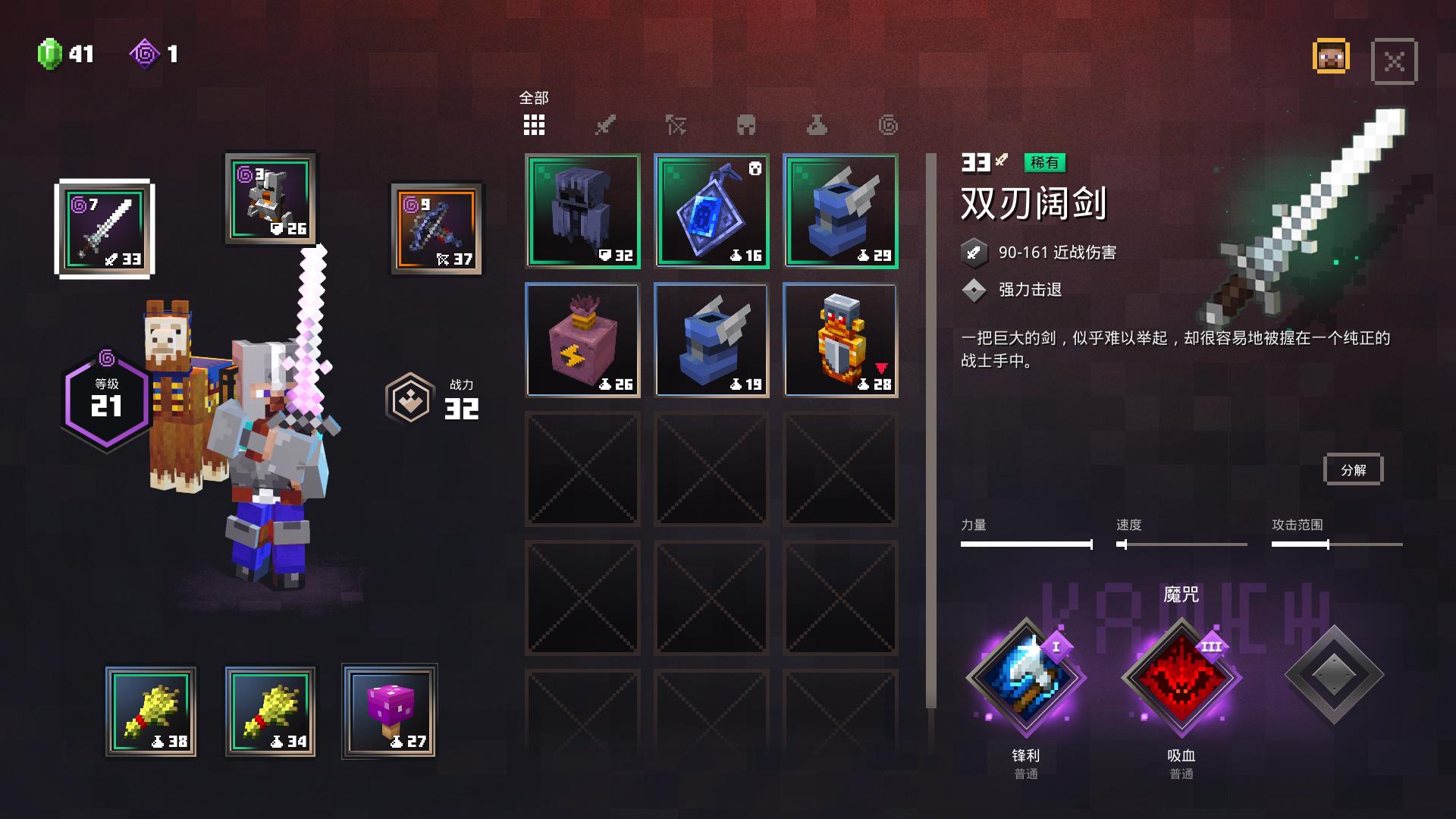Switch to the 全部 grid tab
Screen dimensions: 1456x819
tap(534, 124)
